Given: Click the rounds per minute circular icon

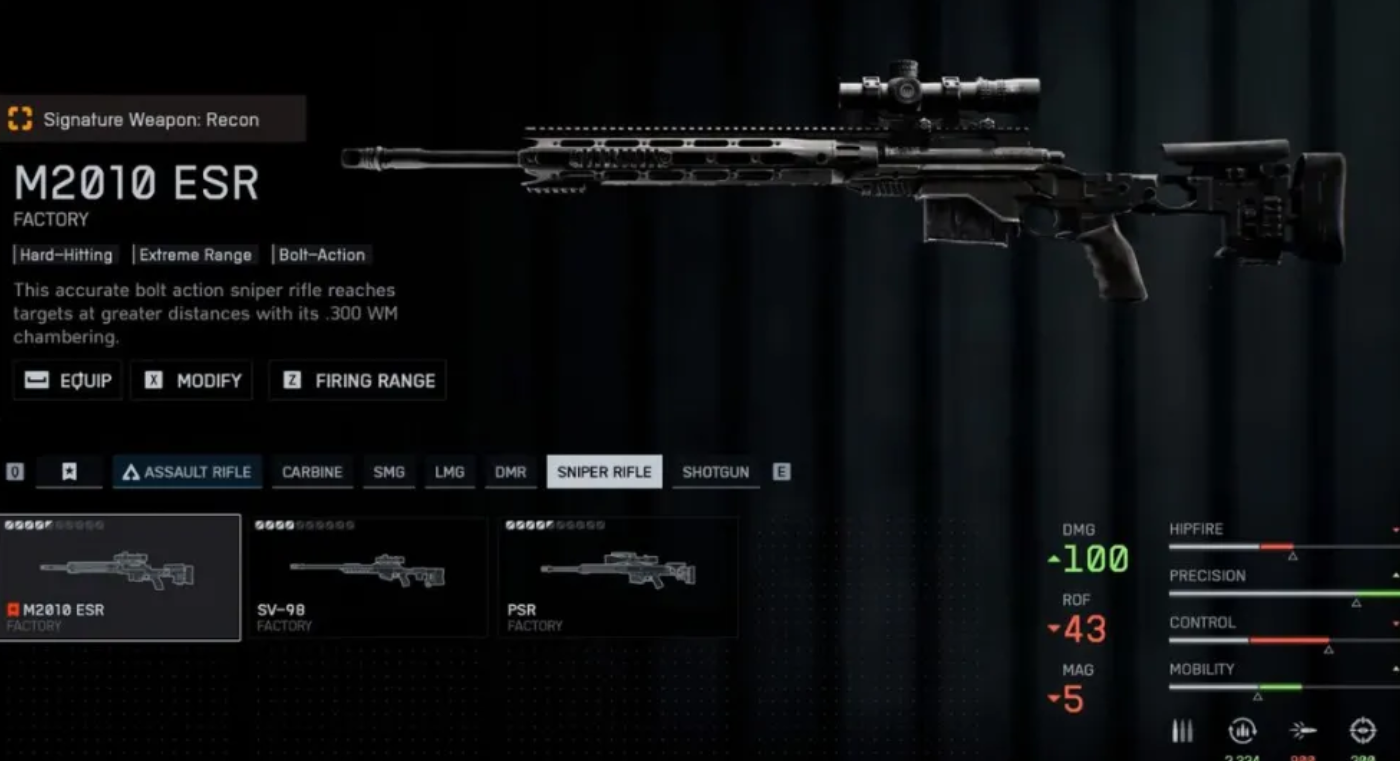Looking at the screenshot, I should click(1242, 731).
